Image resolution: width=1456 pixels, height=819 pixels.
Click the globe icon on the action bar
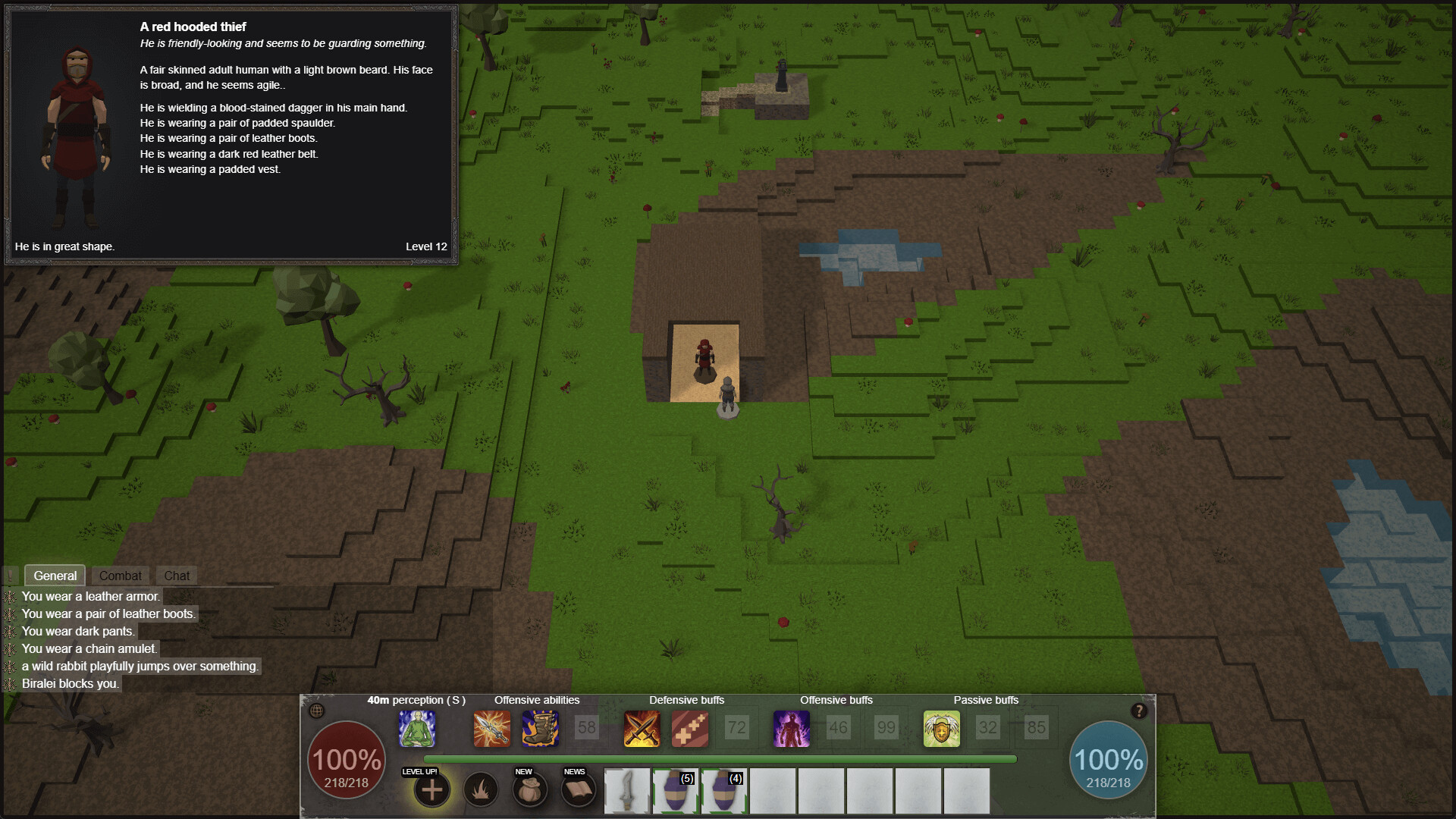[x=317, y=711]
